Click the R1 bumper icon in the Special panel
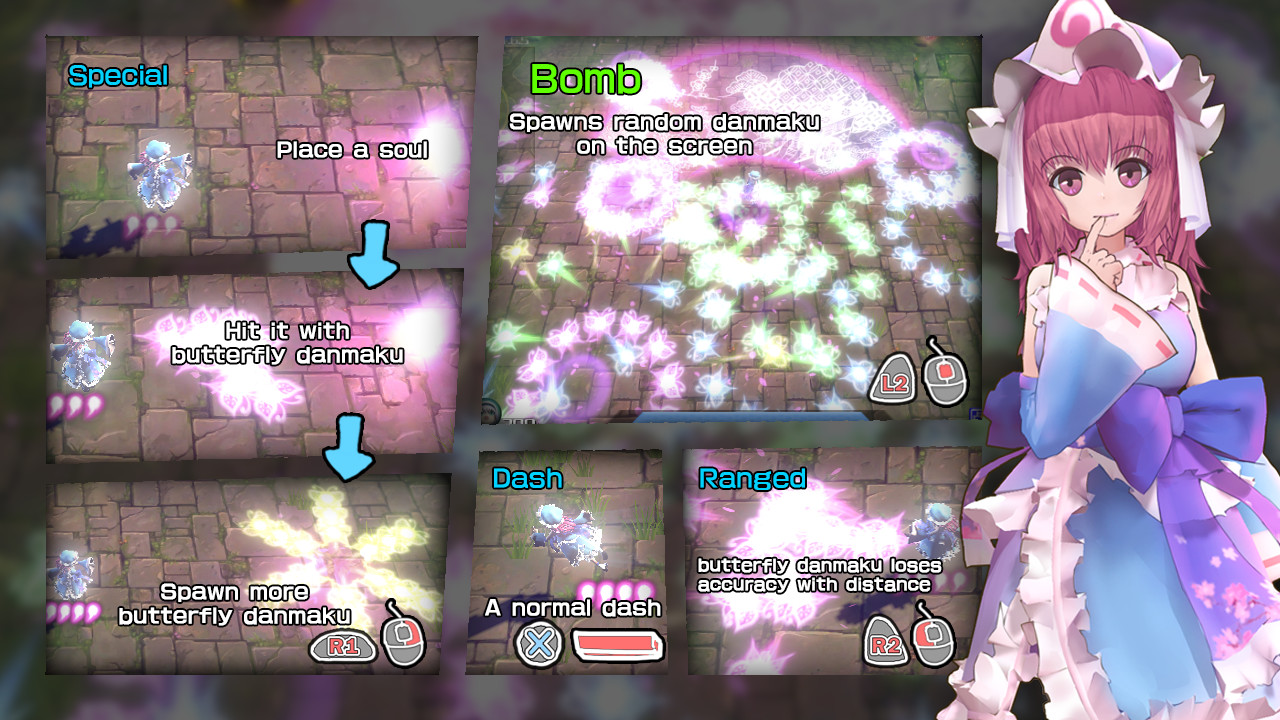Viewport: 1280px width, 720px height. pos(345,646)
